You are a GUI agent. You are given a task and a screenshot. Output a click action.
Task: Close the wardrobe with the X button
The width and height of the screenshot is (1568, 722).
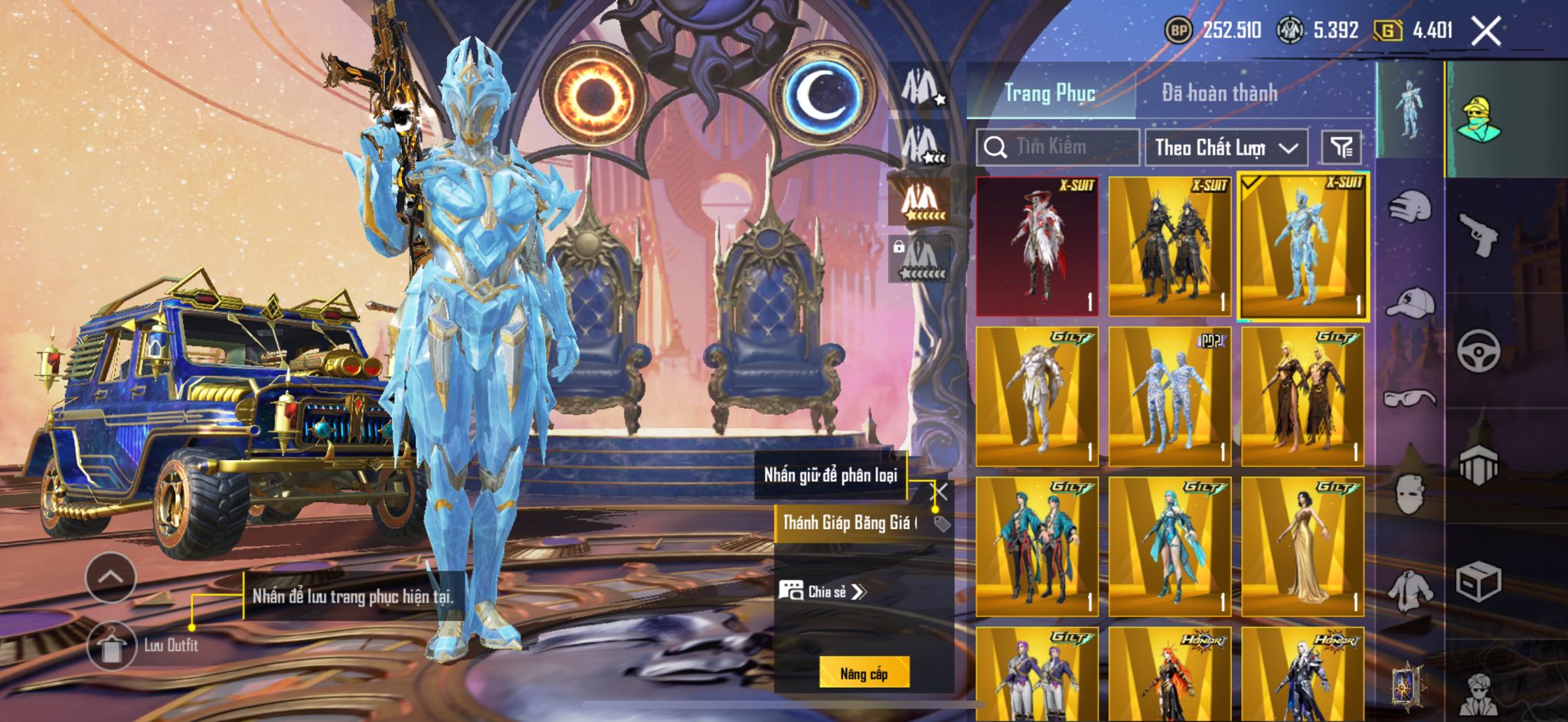pyautogui.click(x=1486, y=31)
